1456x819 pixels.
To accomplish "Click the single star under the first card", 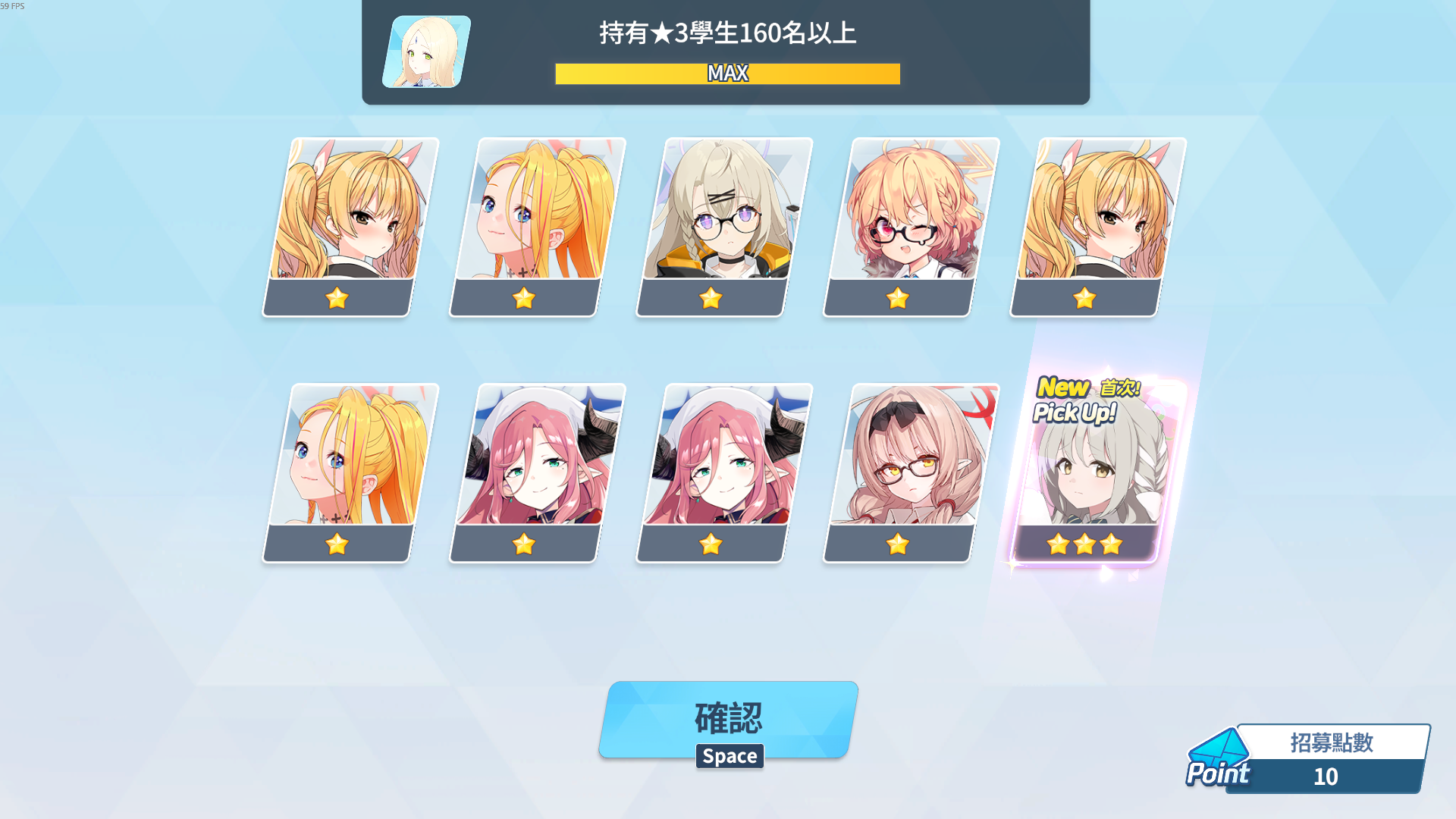I will [337, 299].
